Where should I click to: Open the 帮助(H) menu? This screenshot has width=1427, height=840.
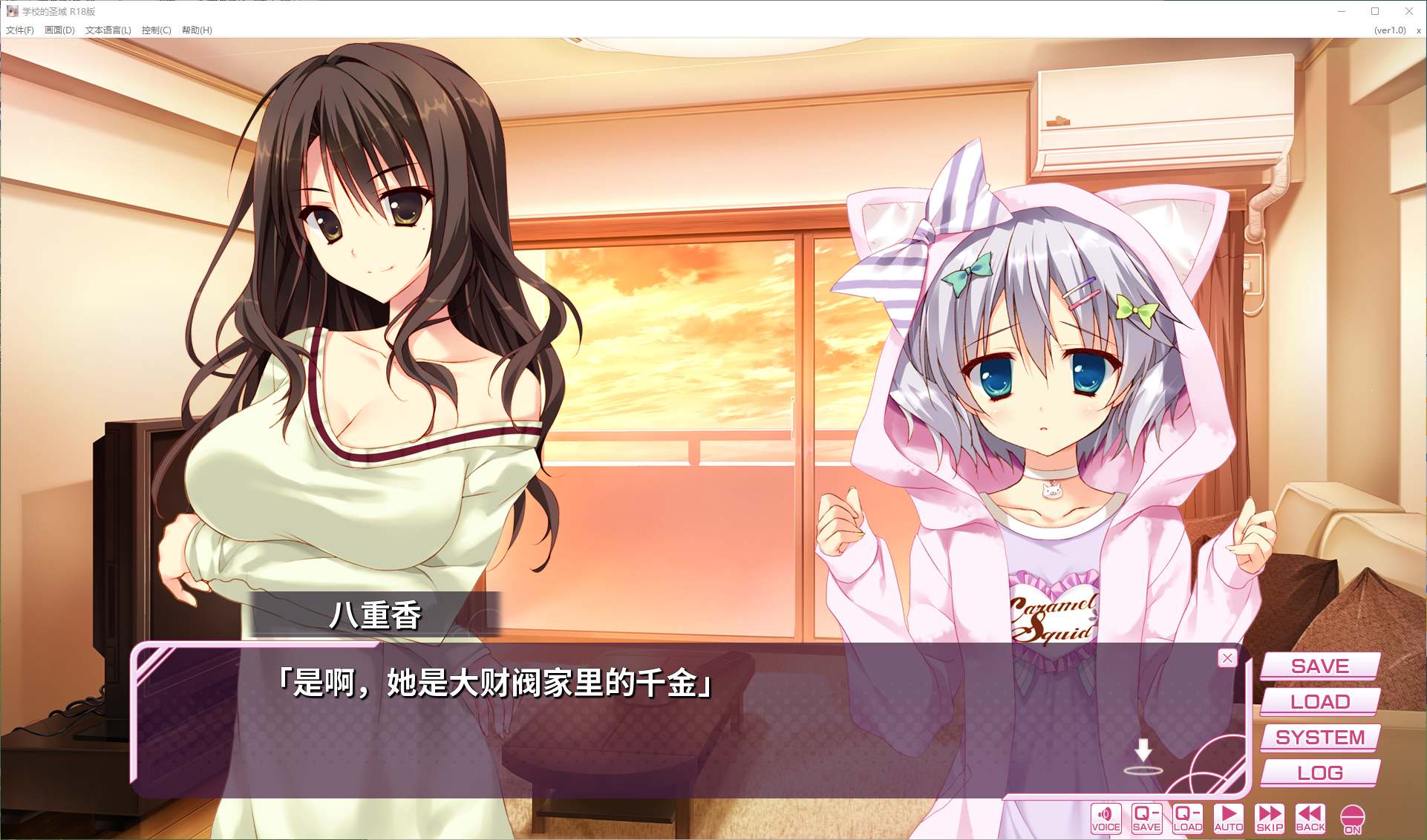[x=197, y=30]
